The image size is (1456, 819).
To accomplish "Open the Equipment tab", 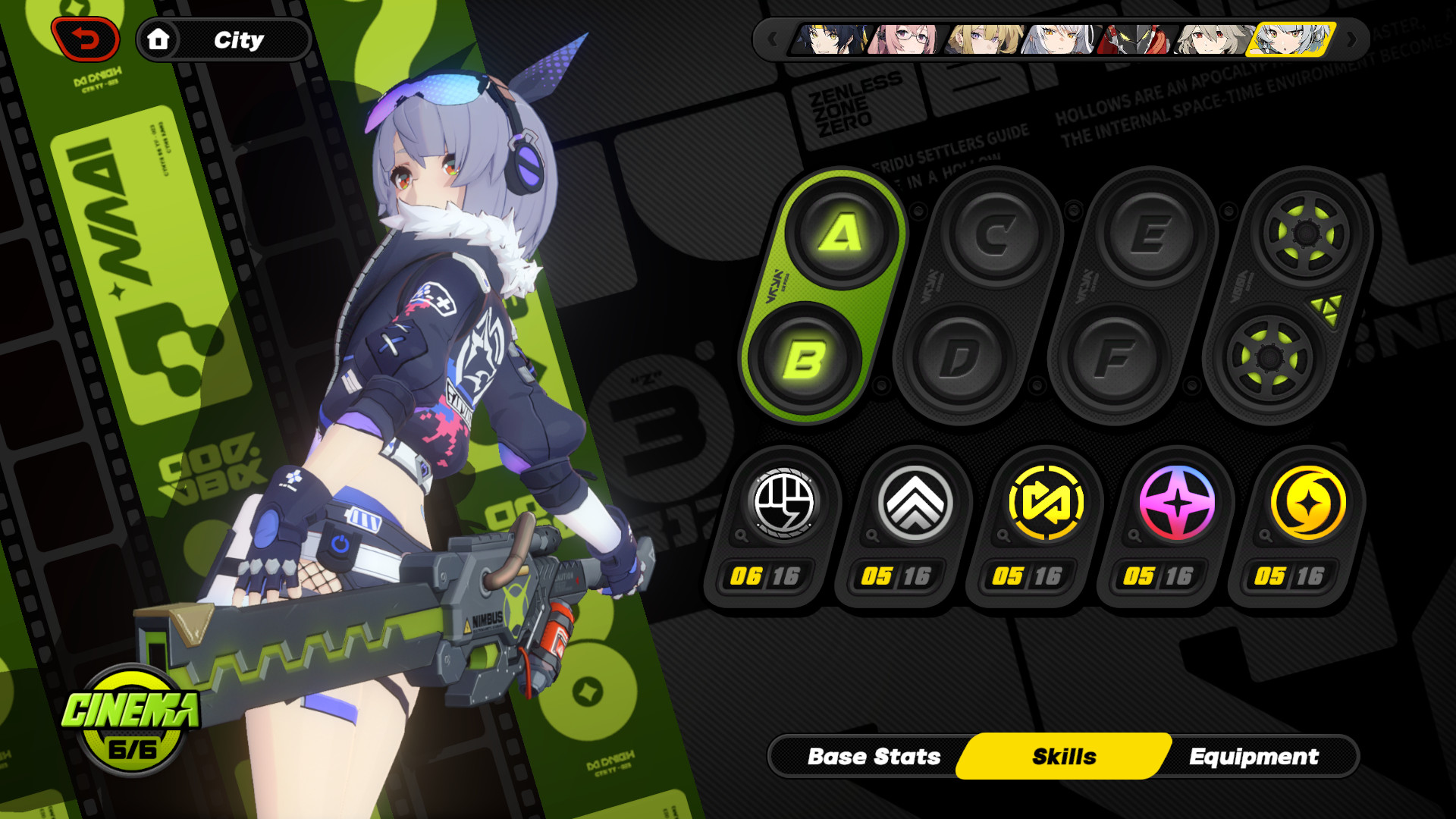I will [1255, 756].
